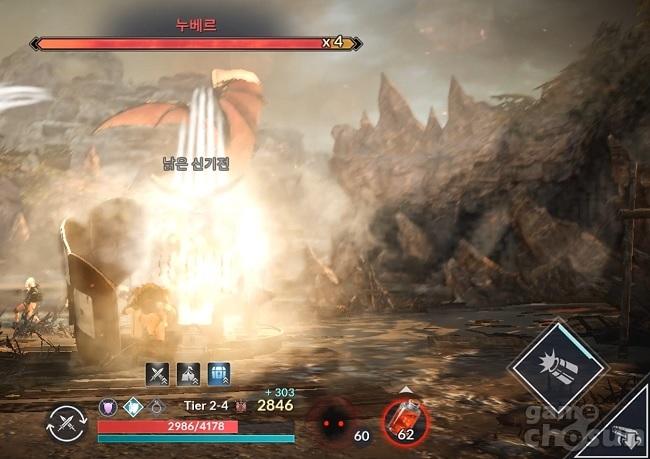Tap the ring status icon
This screenshot has width=650, height=459.
157,407
